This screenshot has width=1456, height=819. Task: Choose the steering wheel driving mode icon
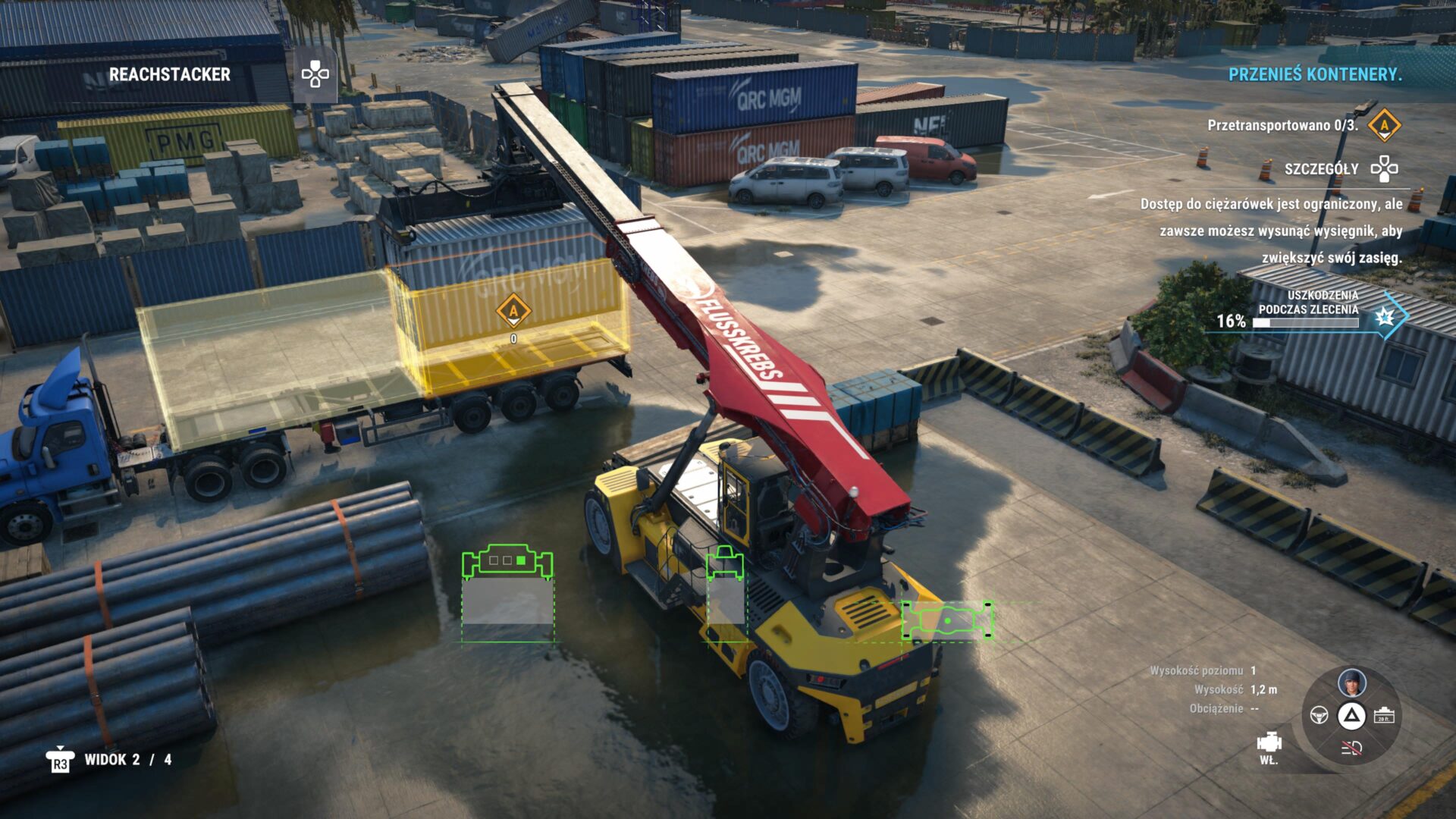pos(1319,715)
